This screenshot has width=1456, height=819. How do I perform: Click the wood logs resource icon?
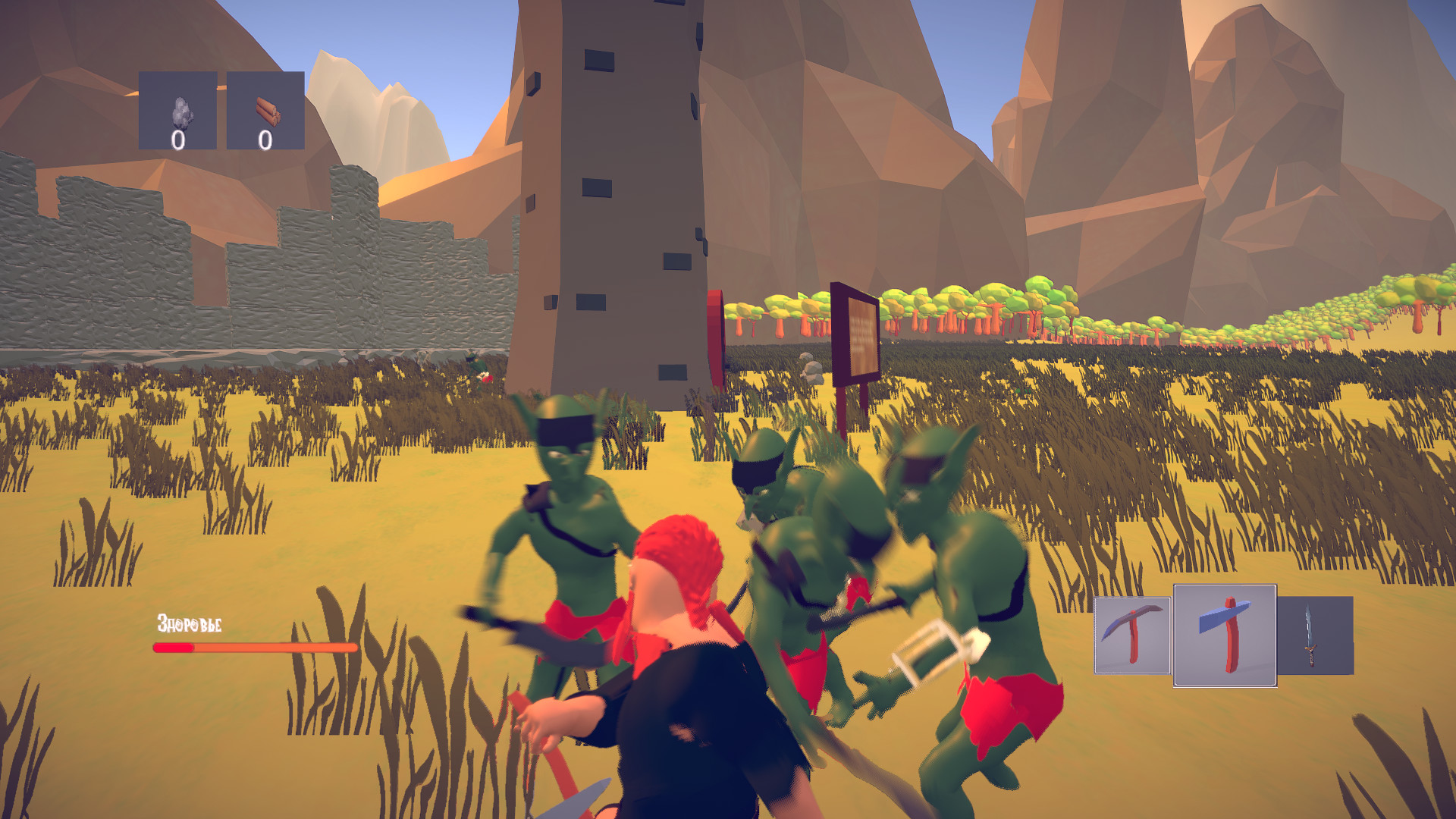pyautogui.click(x=267, y=110)
